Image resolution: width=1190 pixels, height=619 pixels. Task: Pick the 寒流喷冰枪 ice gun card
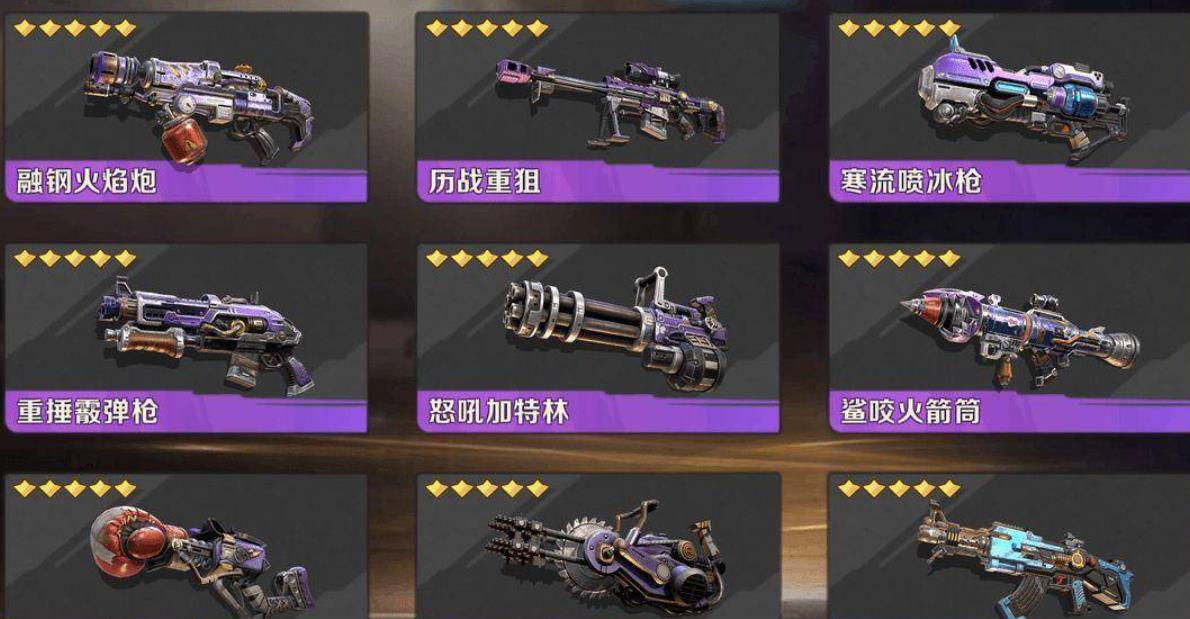pyautogui.click(x=1009, y=106)
